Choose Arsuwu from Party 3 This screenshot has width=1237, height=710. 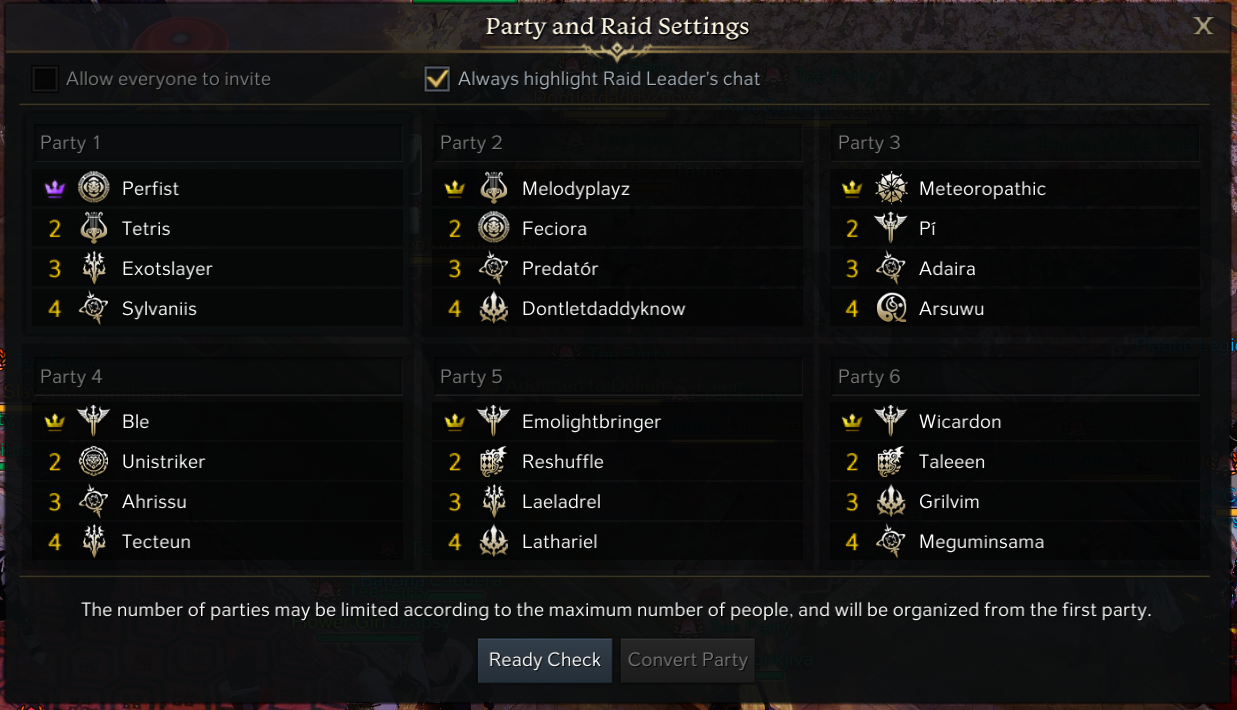coord(951,309)
